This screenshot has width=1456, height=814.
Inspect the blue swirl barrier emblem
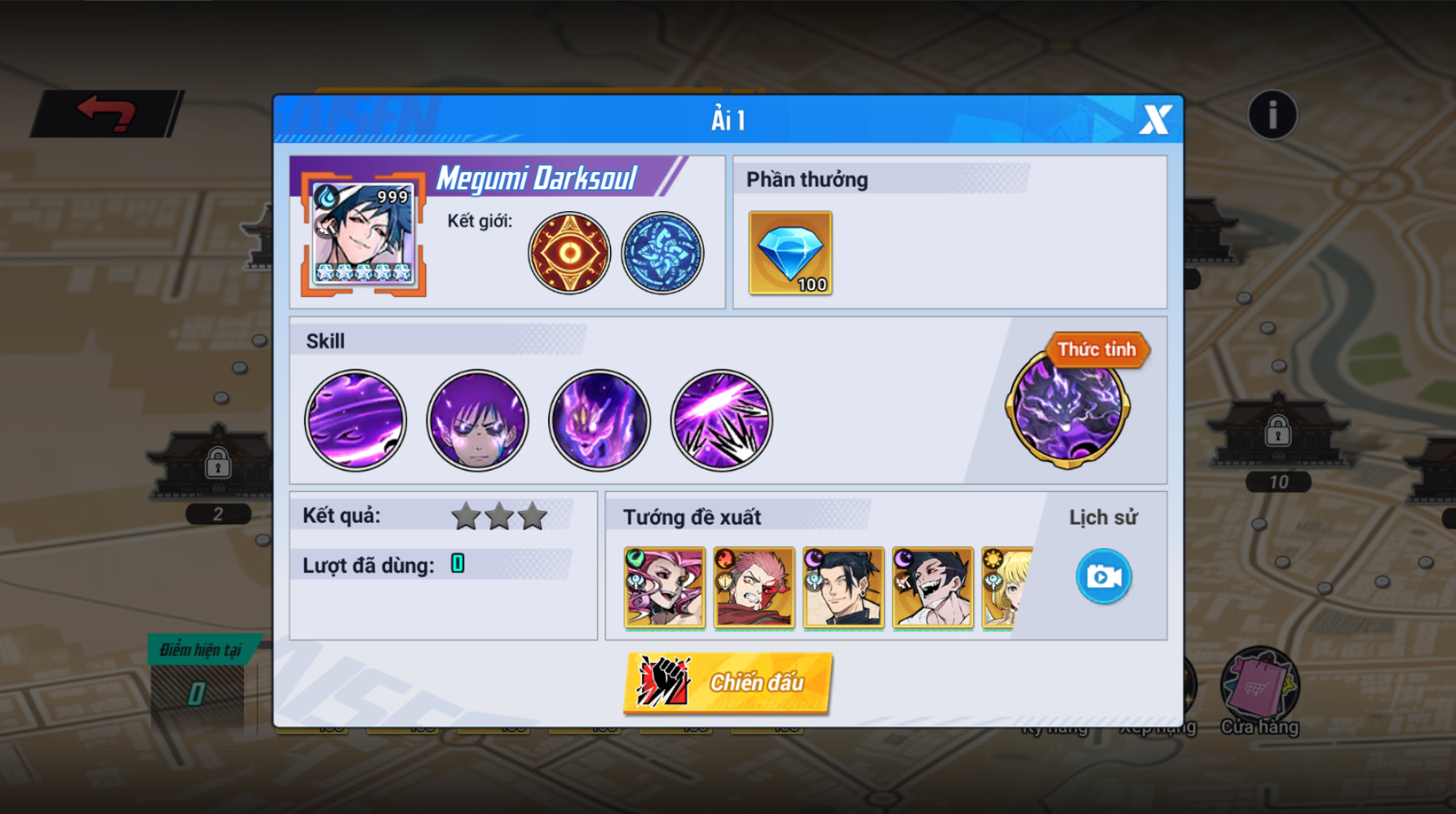pos(662,253)
